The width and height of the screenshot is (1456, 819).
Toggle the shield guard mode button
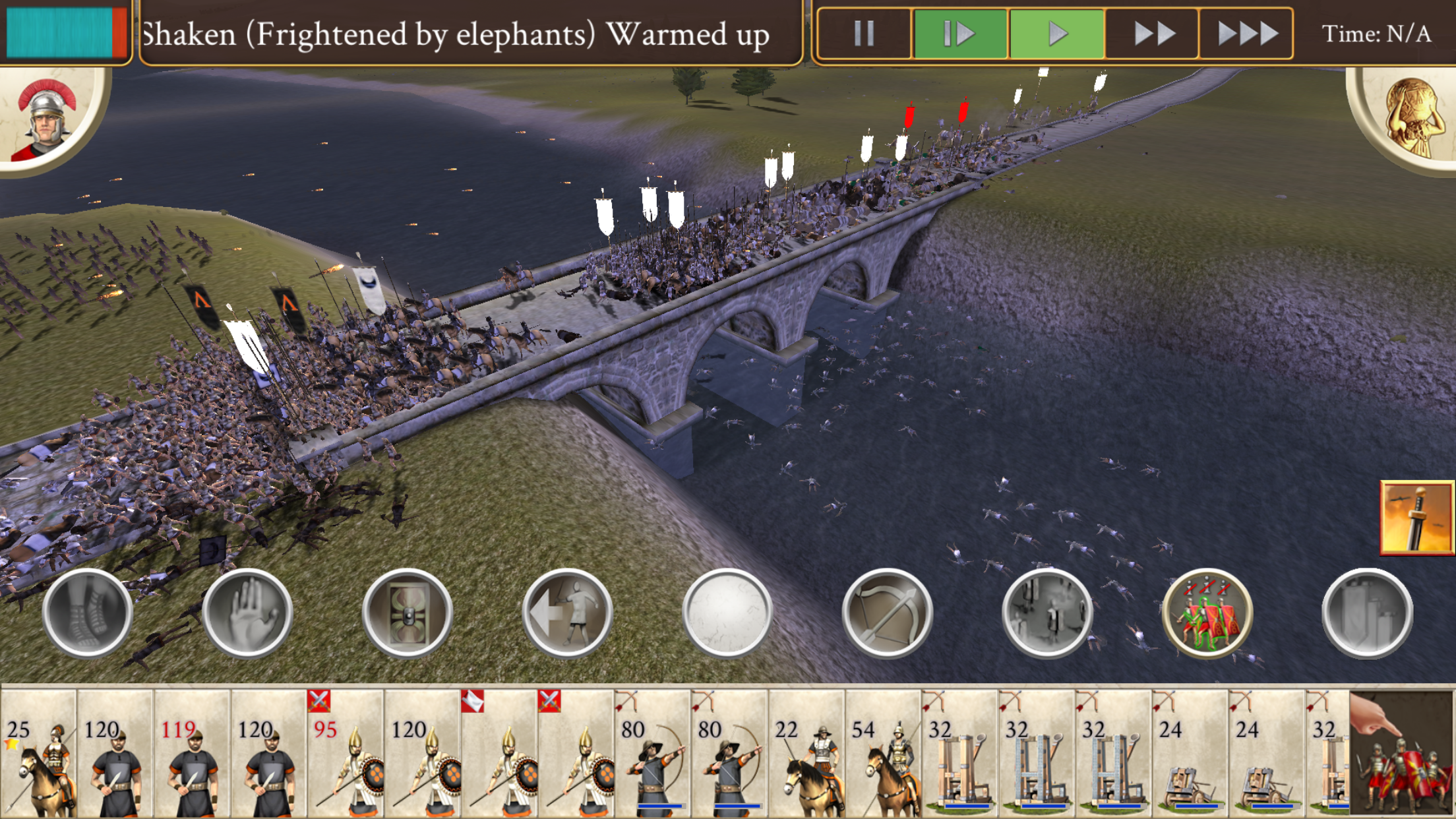[x=408, y=613]
